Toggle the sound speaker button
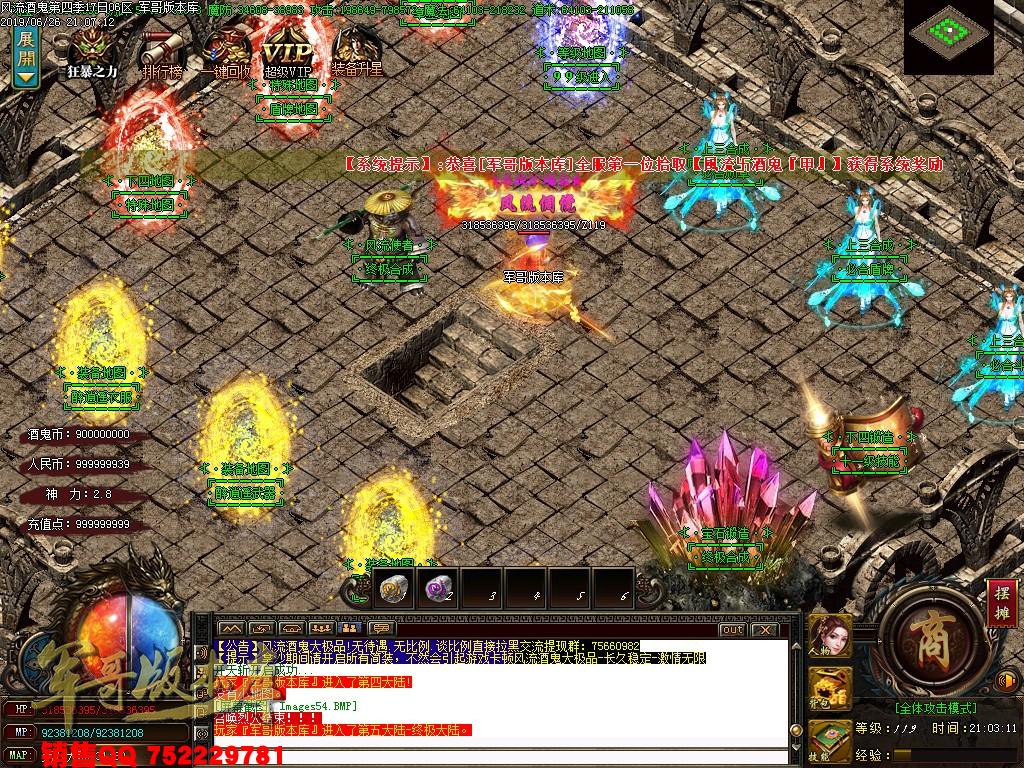Image resolution: width=1024 pixels, height=768 pixels. [x=1008, y=681]
